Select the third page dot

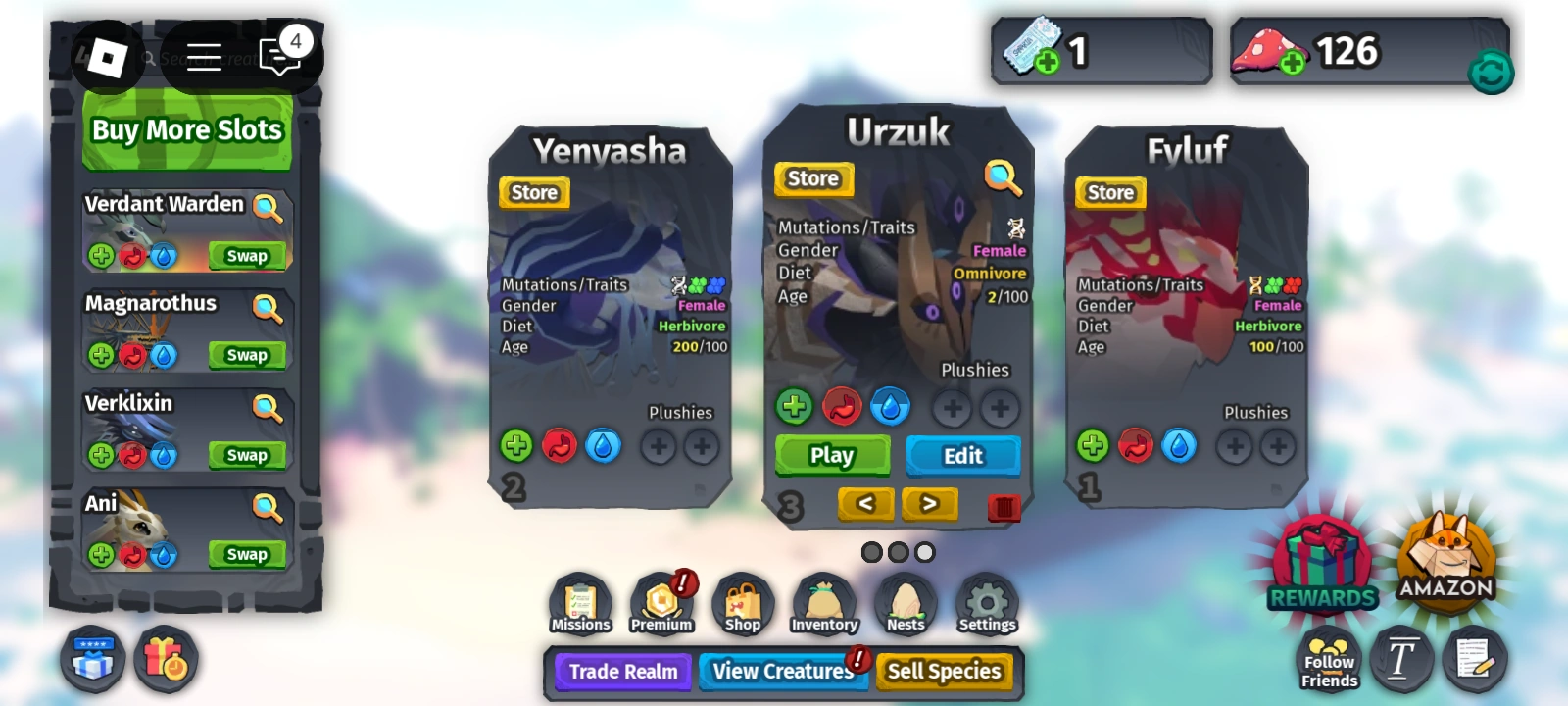pyautogui.click(x=922, y=551)
